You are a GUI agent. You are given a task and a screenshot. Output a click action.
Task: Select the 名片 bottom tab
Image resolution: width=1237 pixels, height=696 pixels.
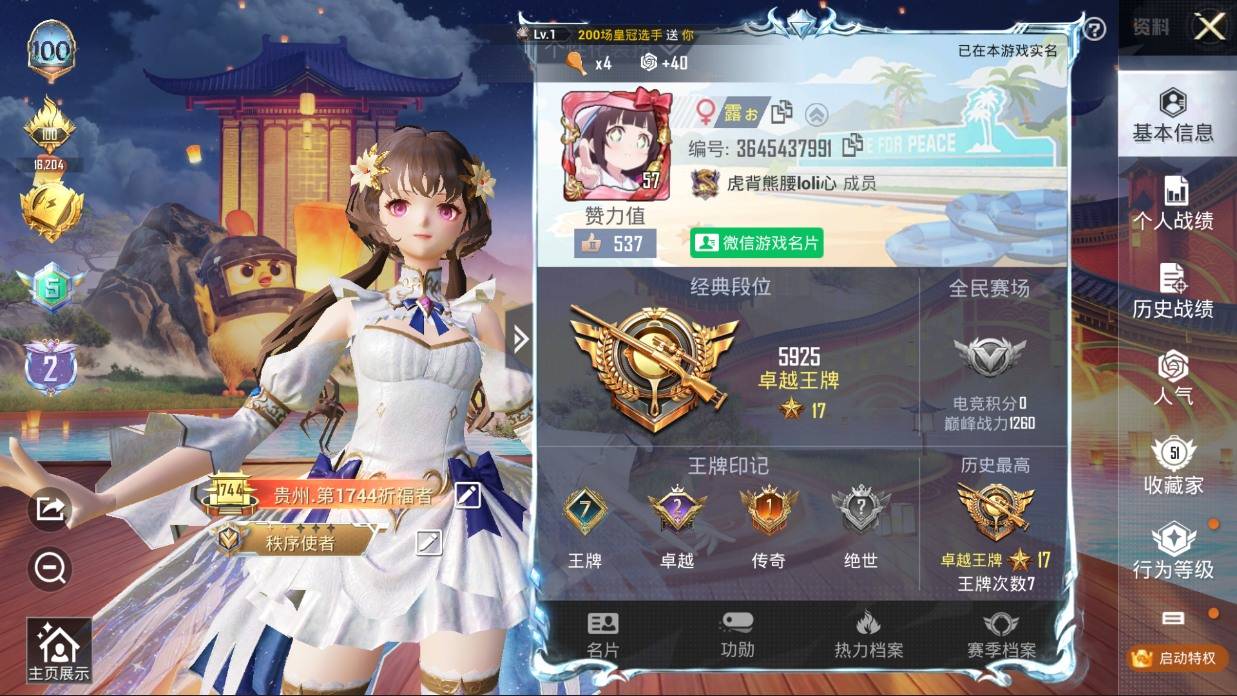coord(603,635)
